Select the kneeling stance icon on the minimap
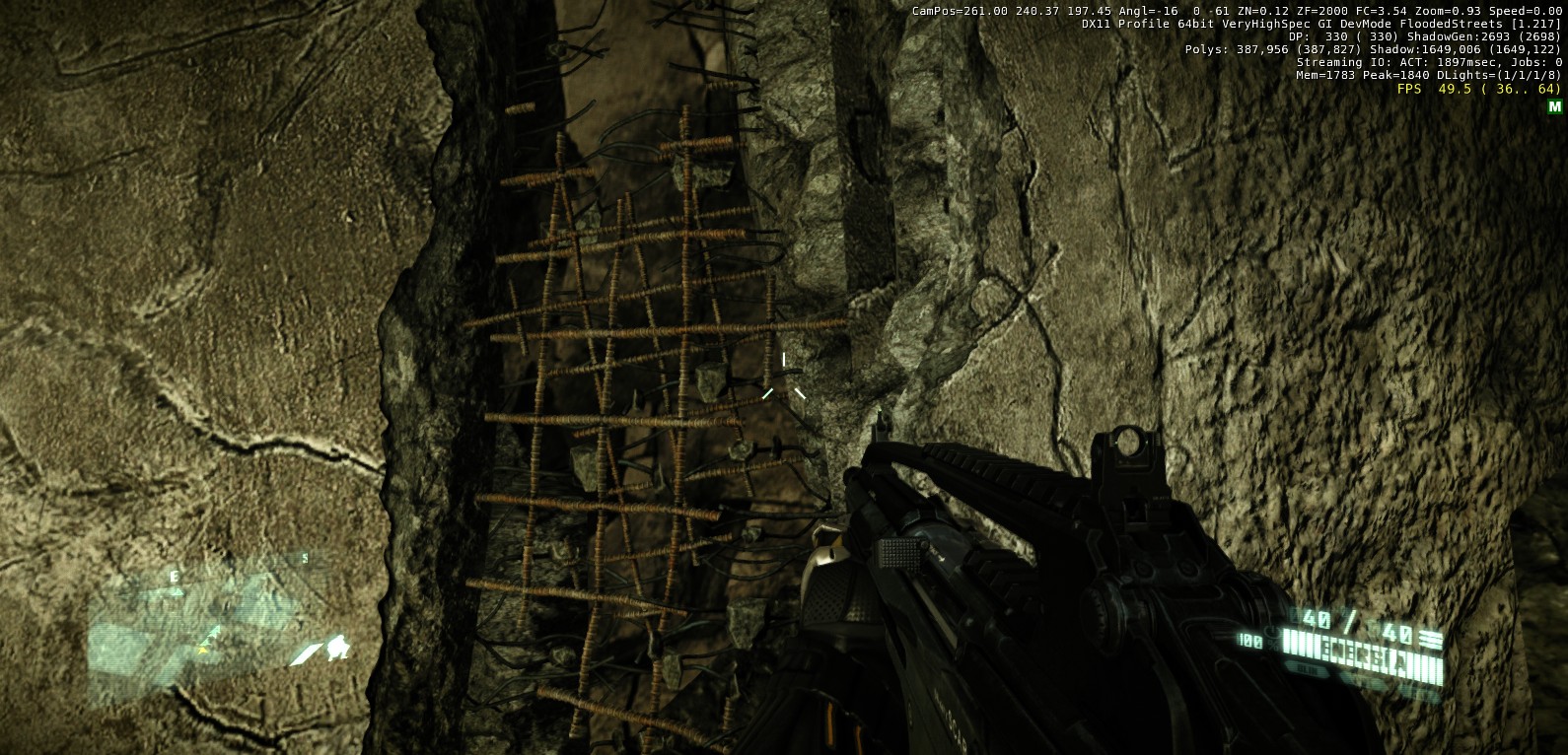Image resolution: width=1568 pixels, height=755 pixels. pos(337,647)
